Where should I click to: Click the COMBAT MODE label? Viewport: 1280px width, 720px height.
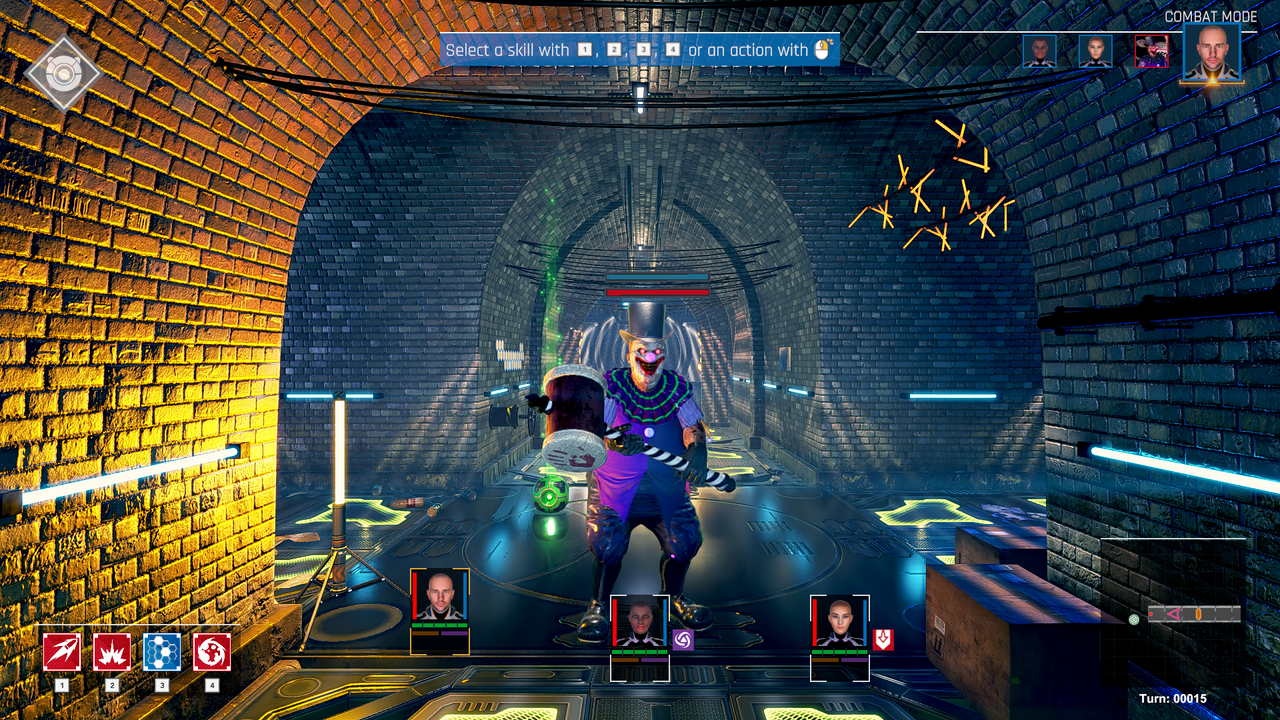point(1211,16)
